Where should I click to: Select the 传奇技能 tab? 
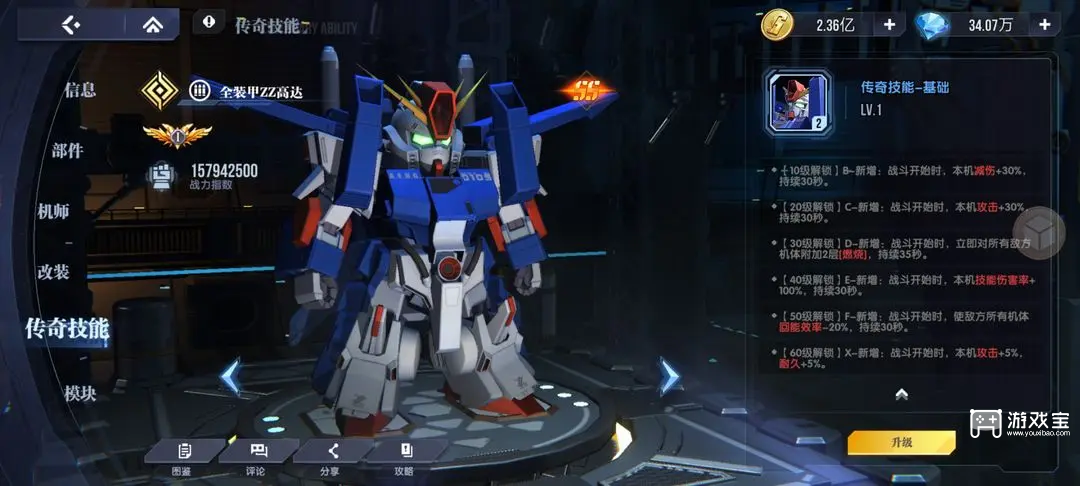pyautogui.click(x=67, y=327)
